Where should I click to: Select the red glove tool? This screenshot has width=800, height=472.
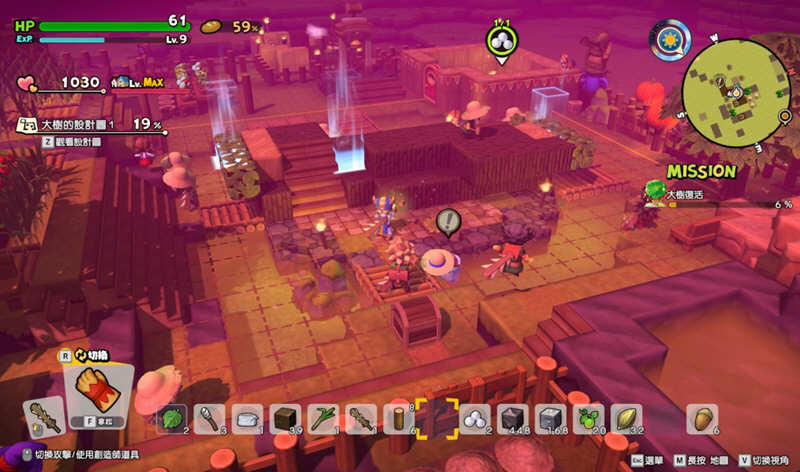point(96,391)
